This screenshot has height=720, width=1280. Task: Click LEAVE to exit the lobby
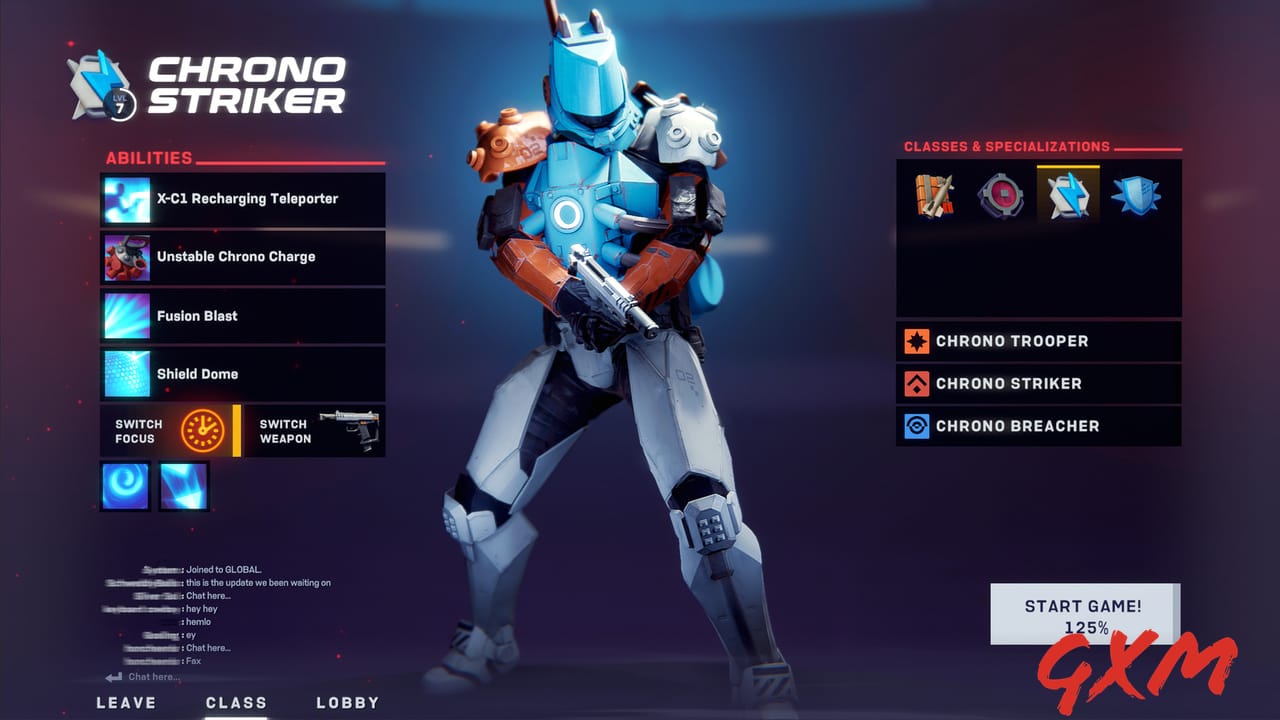[x=126, y=703]
